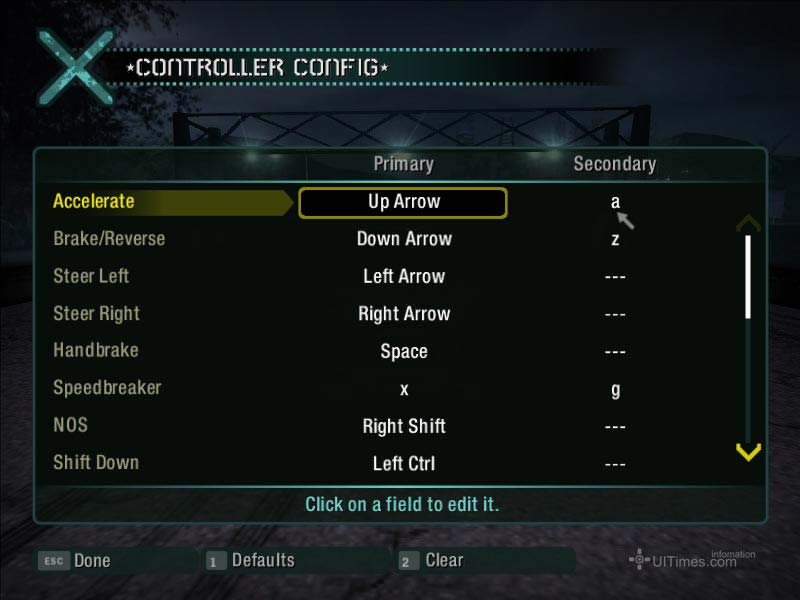Change the Speedbreaker primary key field
The width and height of the screenshot is (800, 600).
click(404, 389)
